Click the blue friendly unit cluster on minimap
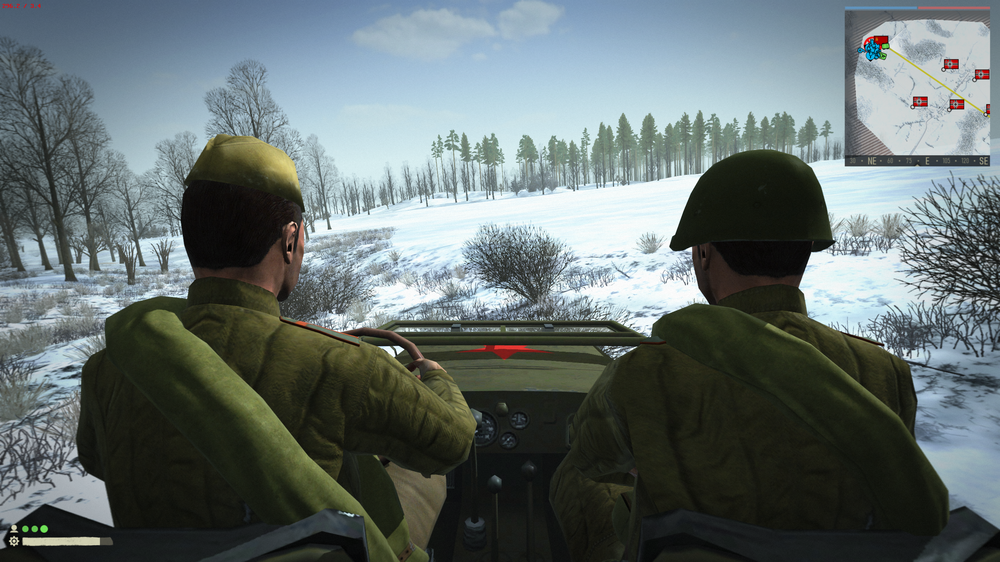The width and height of the screenshot is (1000, 562). click(870, 50)
